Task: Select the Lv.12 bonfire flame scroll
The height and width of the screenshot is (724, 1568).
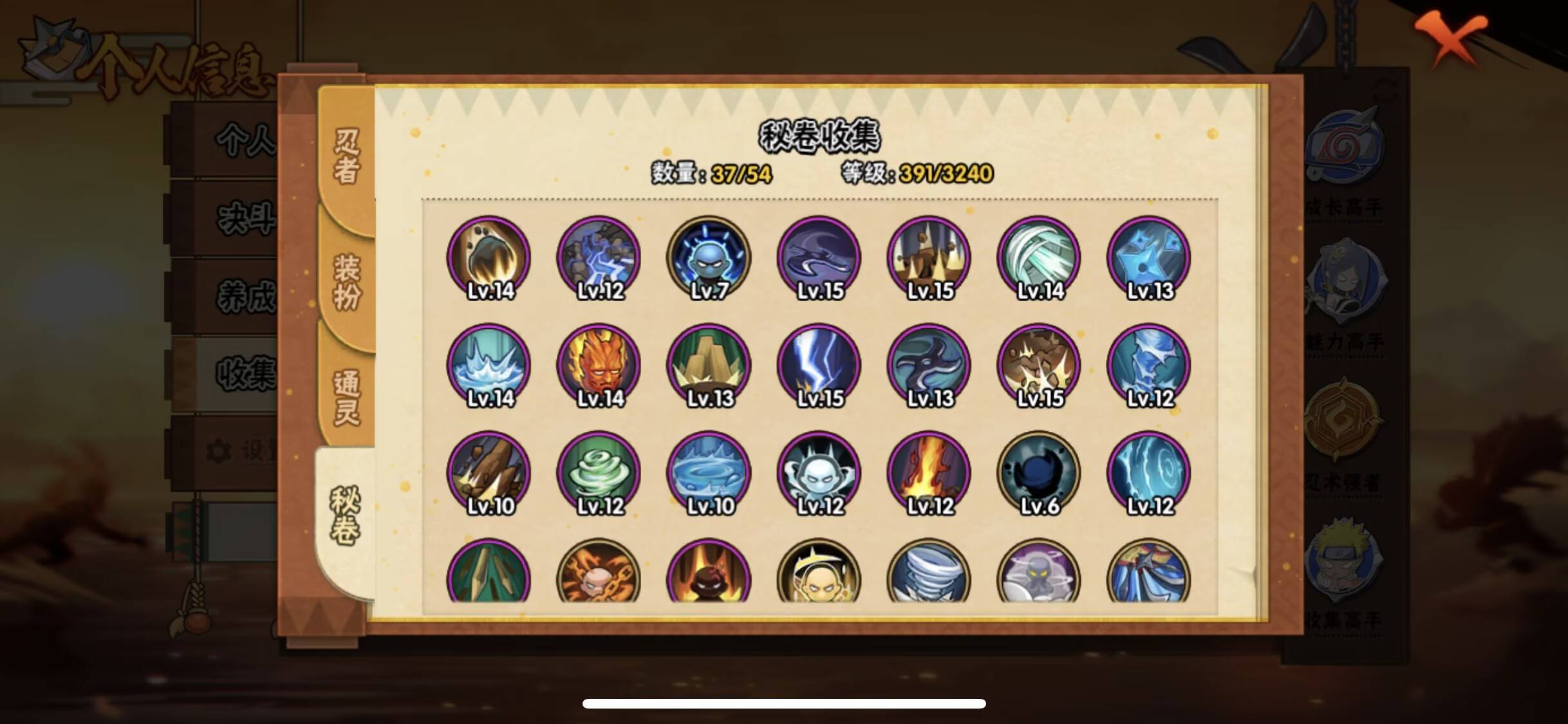Action: 929,472
